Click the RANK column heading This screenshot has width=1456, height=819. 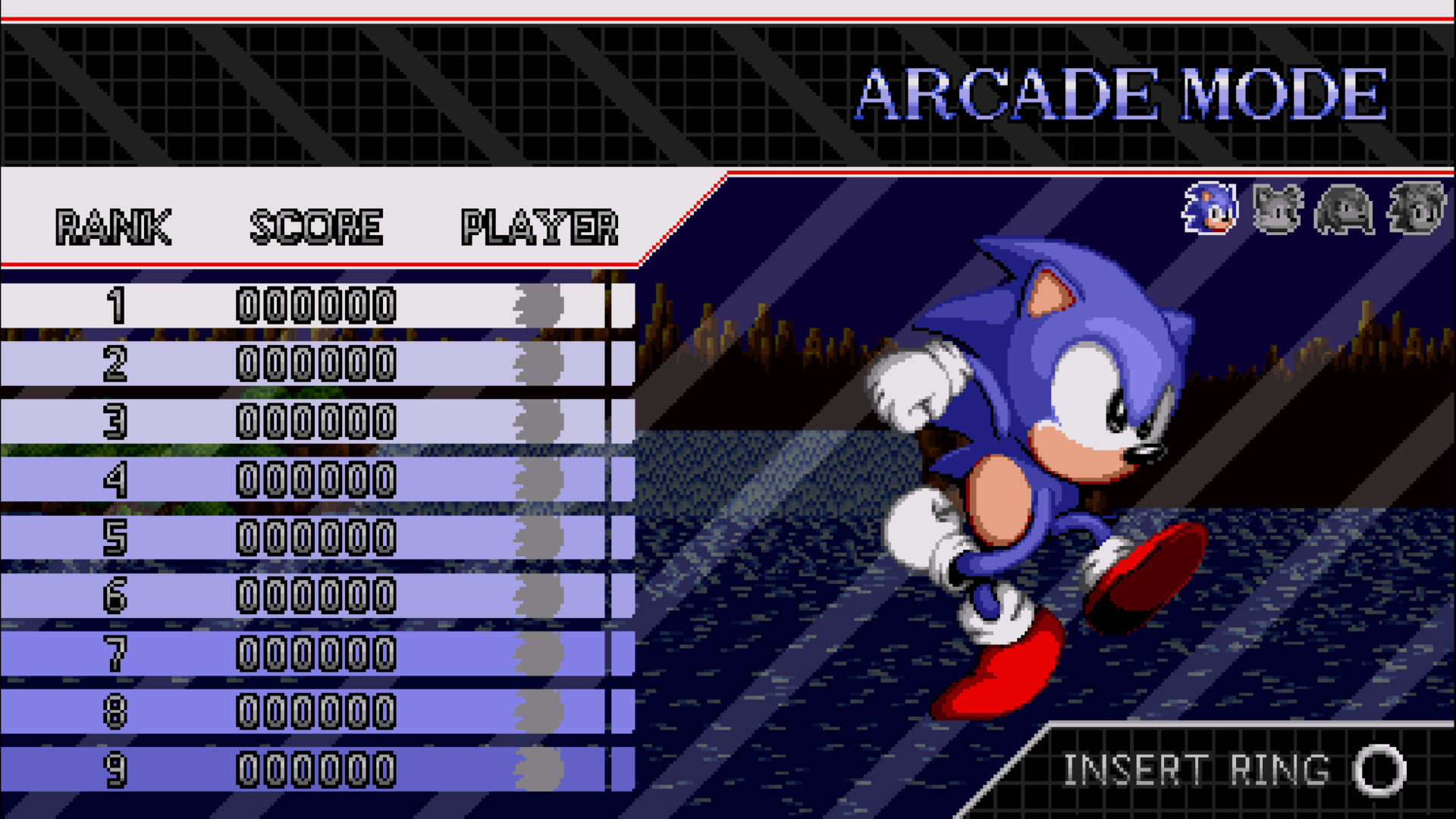pyautogui.click(x=114, y=225)
